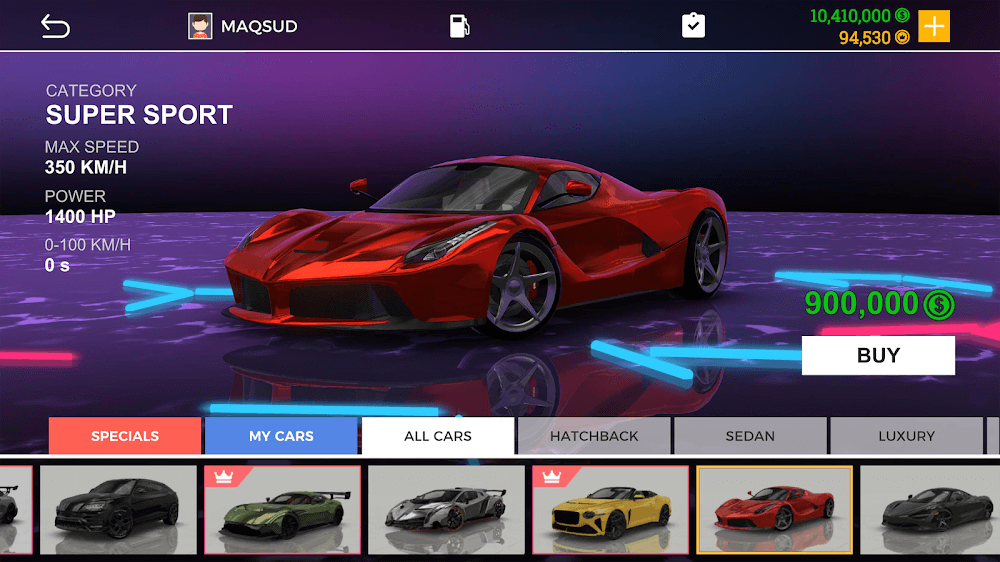Image resolution: width=1000 pixels, height=562 pixels.
Task: Pick the green race car thumbnail
Action: click(x=282, y=510)
